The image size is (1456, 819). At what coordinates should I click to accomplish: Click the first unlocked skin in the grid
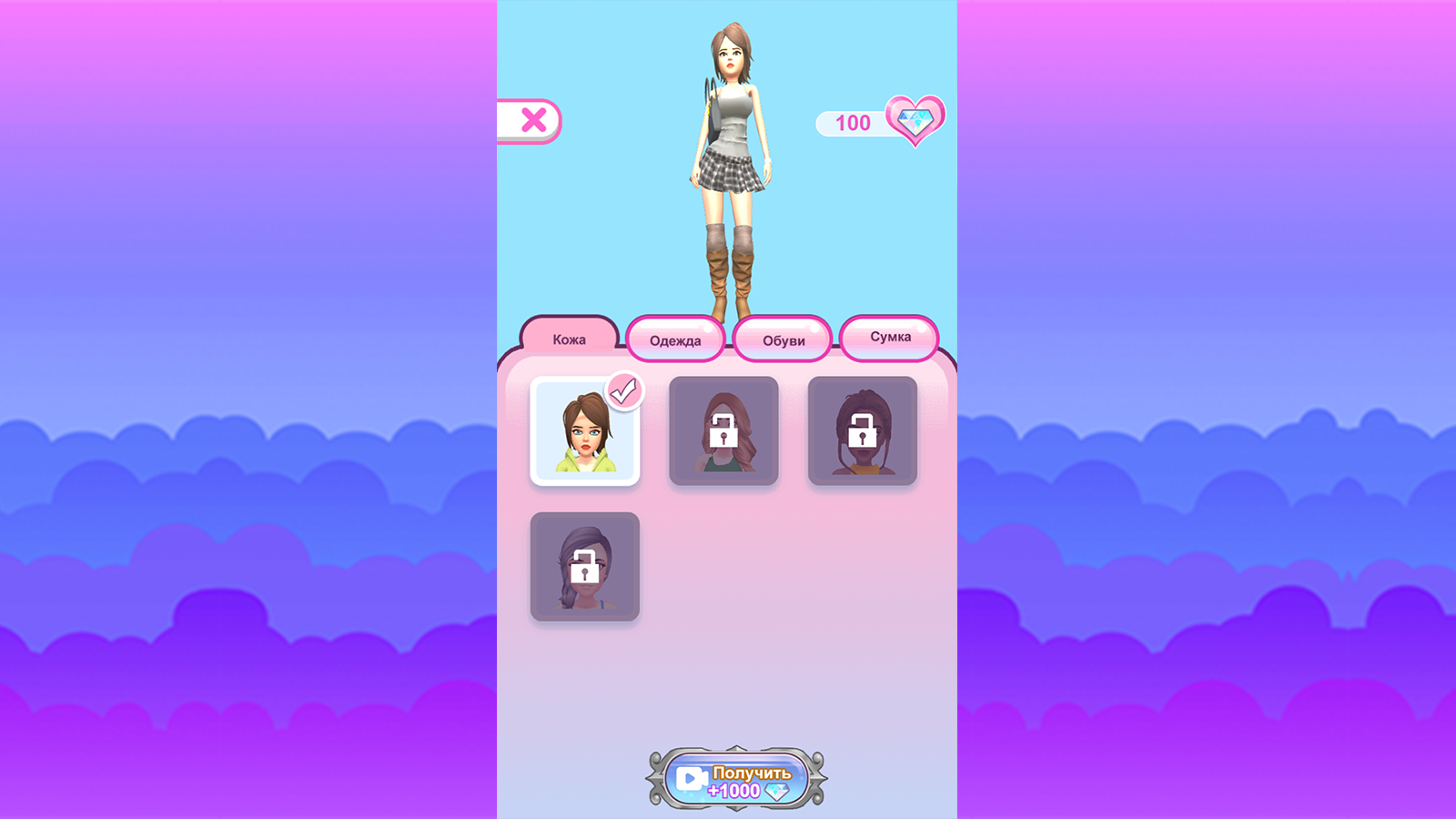(x=586, y=431)
